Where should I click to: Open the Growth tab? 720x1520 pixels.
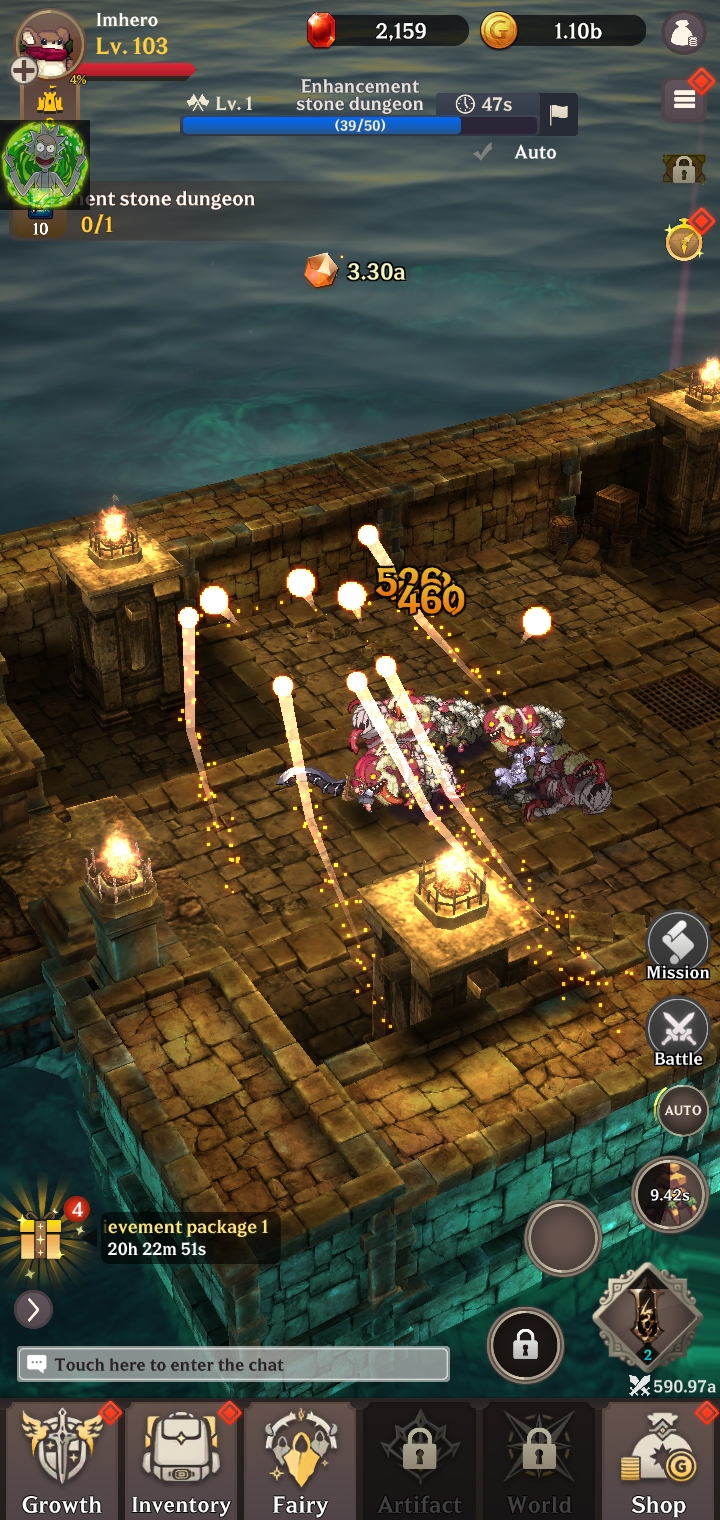(x=61, y=1460)
